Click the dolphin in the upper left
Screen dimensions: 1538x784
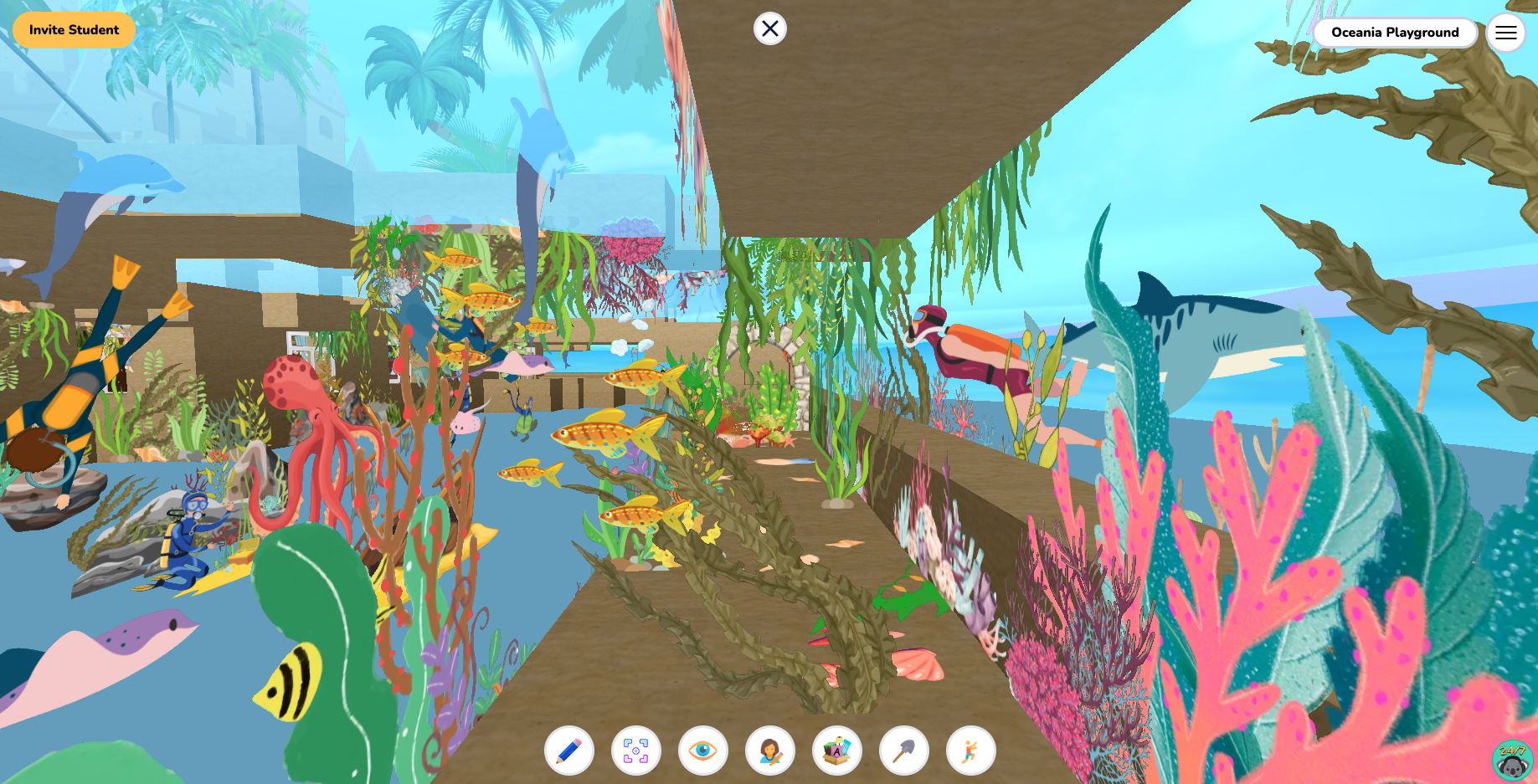(117, 176)
